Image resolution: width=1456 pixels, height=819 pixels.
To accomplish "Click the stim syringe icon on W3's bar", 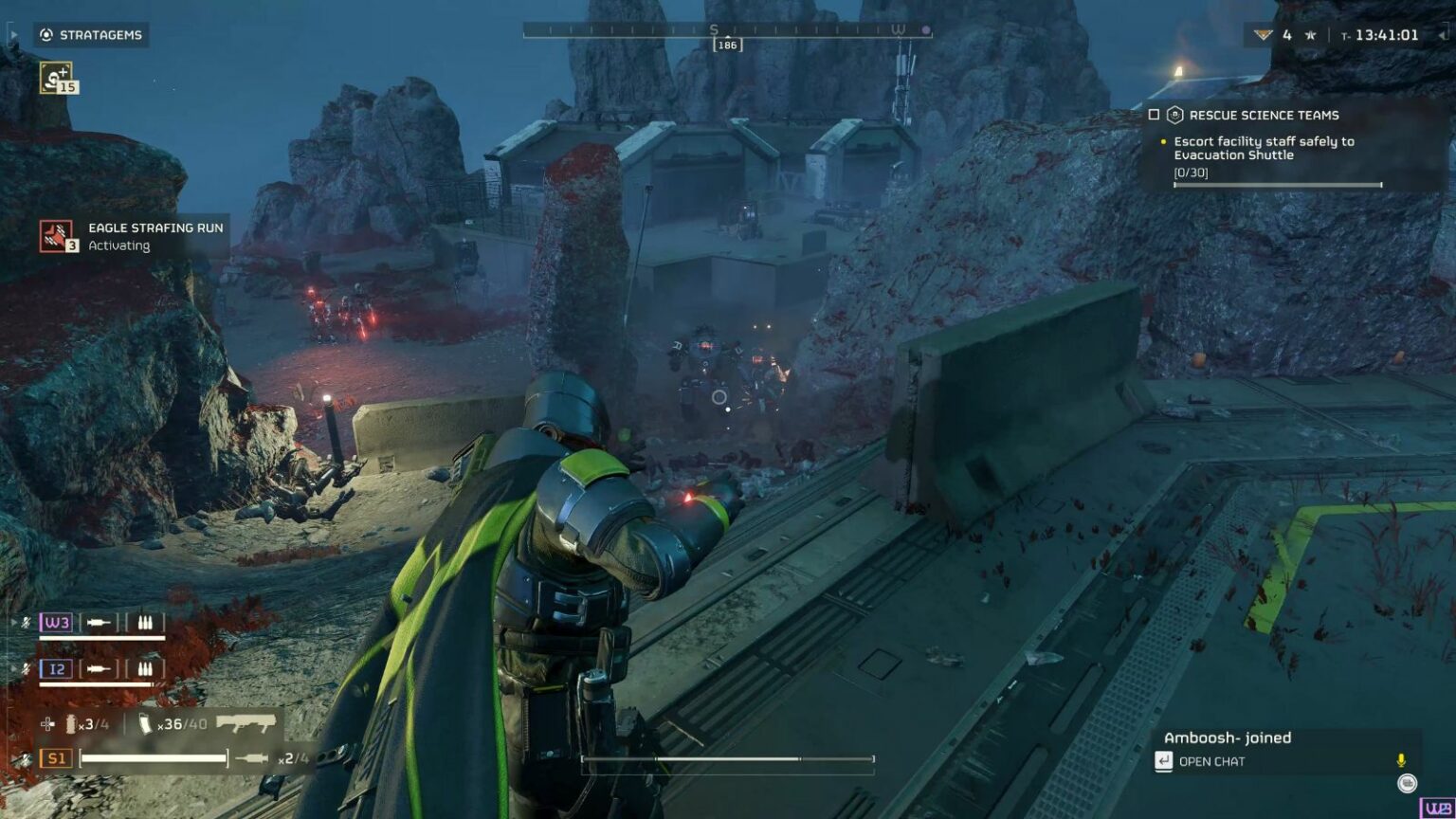I will click(100, 622).
